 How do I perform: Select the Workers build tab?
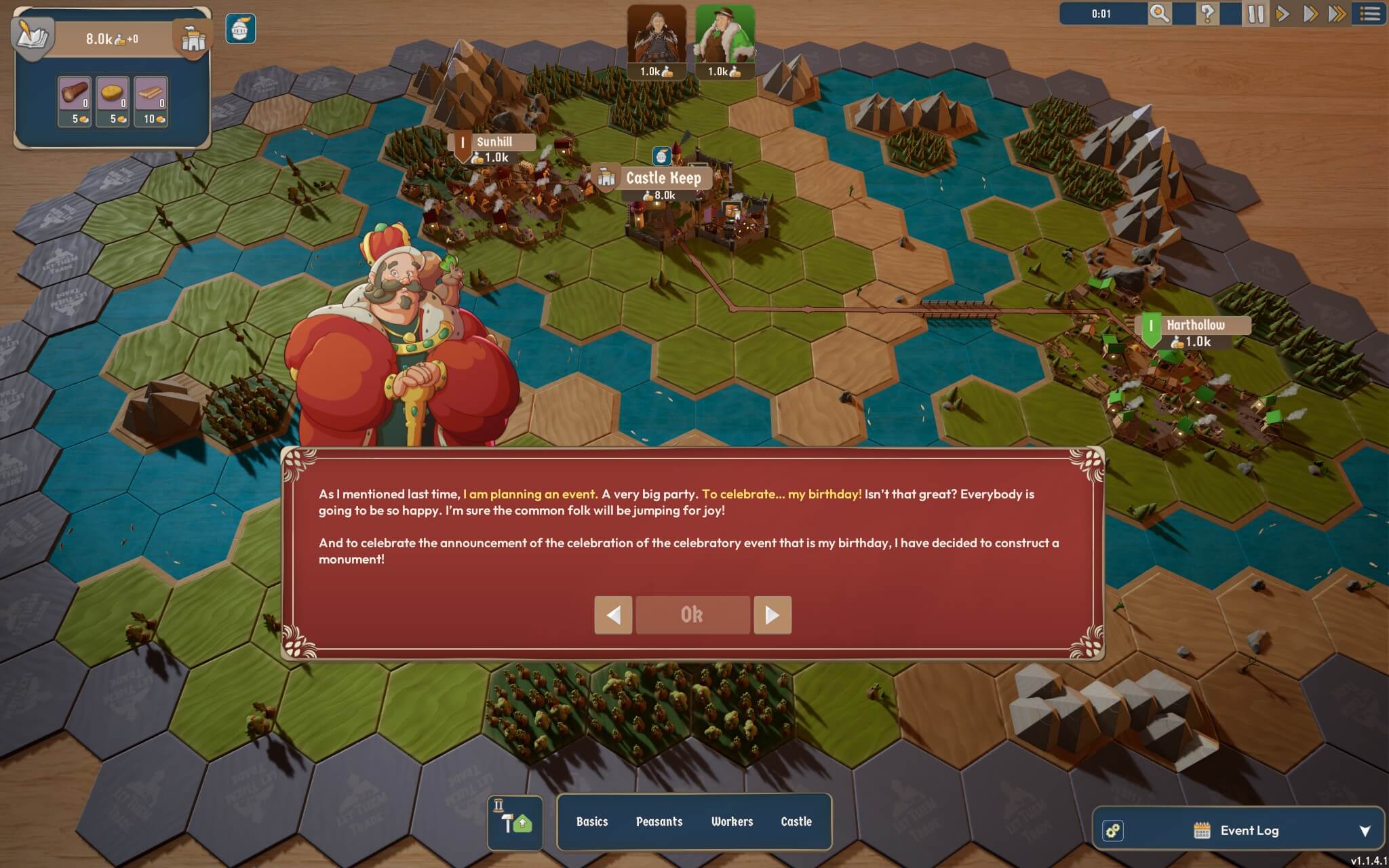click(732, 821)
